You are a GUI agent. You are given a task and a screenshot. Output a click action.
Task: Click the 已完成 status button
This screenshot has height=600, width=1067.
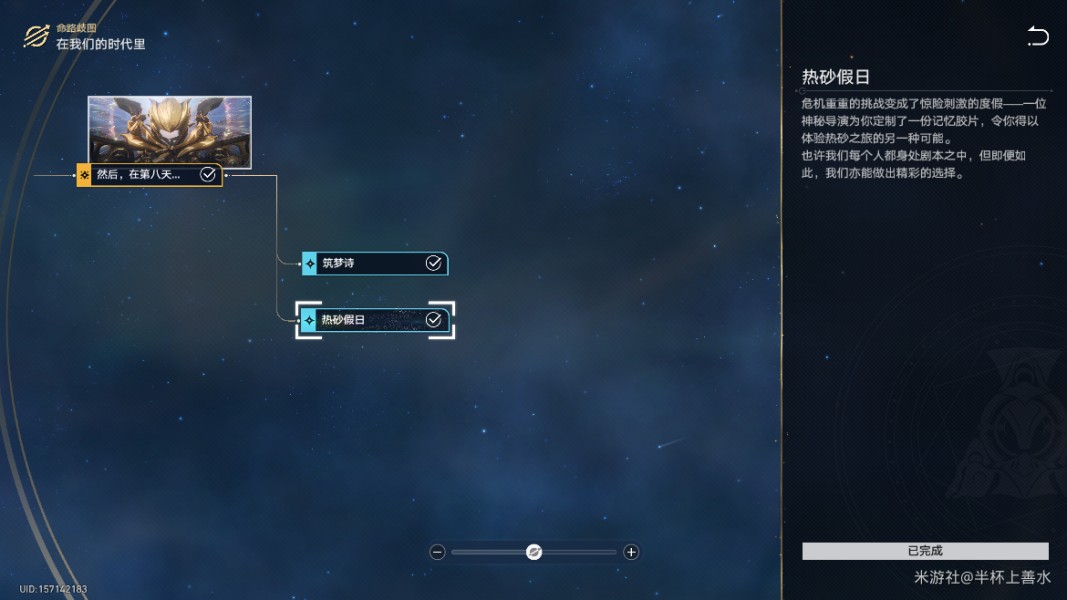925,551
